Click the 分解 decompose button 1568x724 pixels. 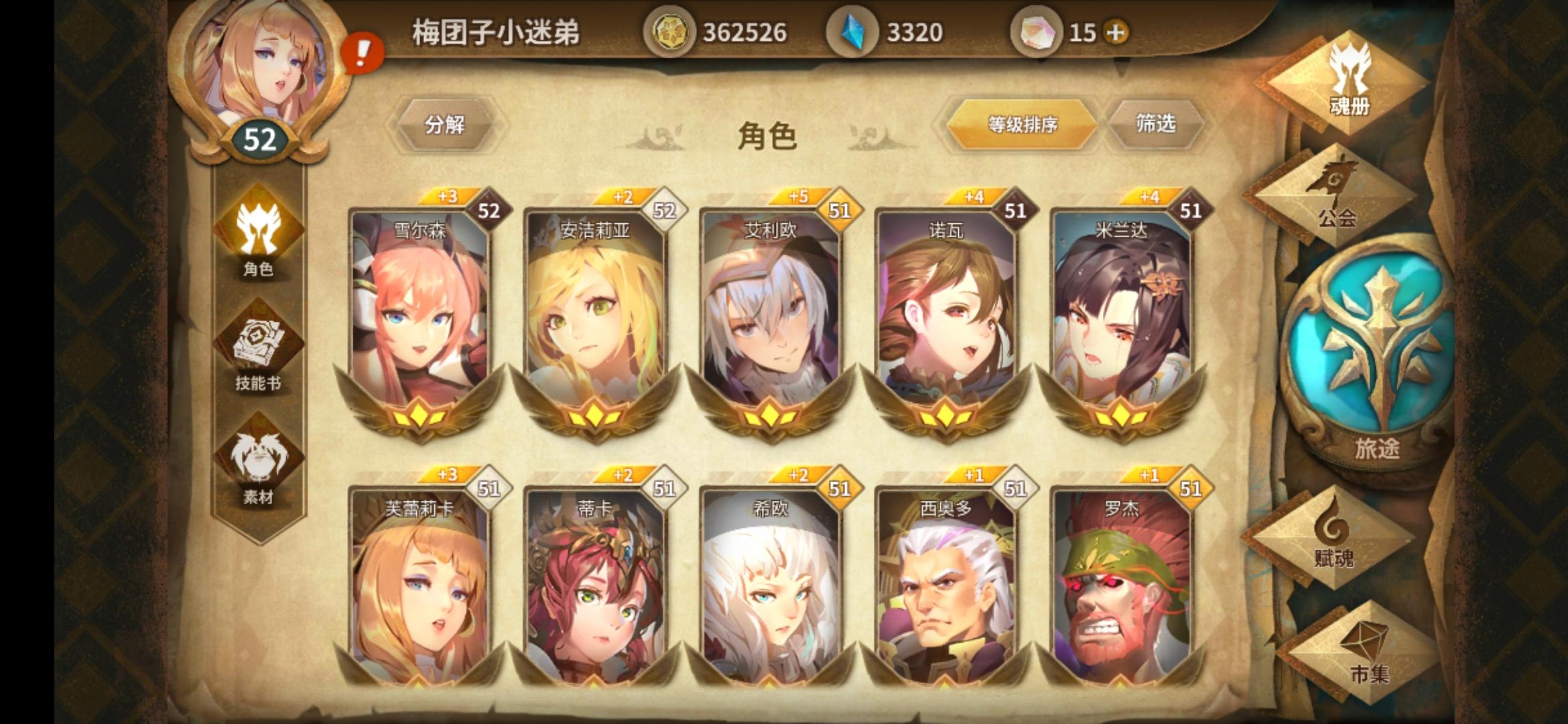tap(446, 126)
